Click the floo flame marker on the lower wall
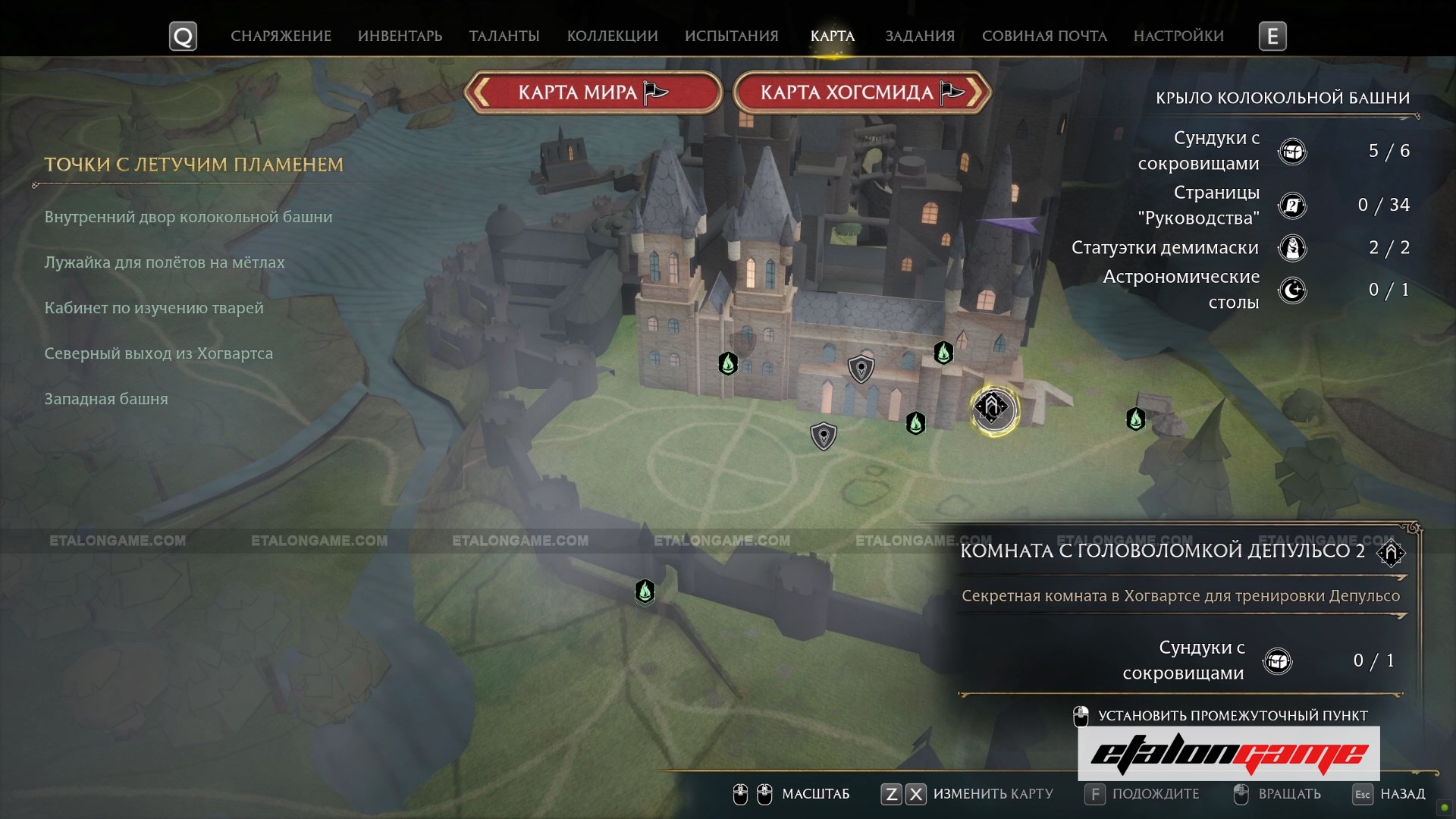Screen dimensions: 1456x819 pos(645,591)
